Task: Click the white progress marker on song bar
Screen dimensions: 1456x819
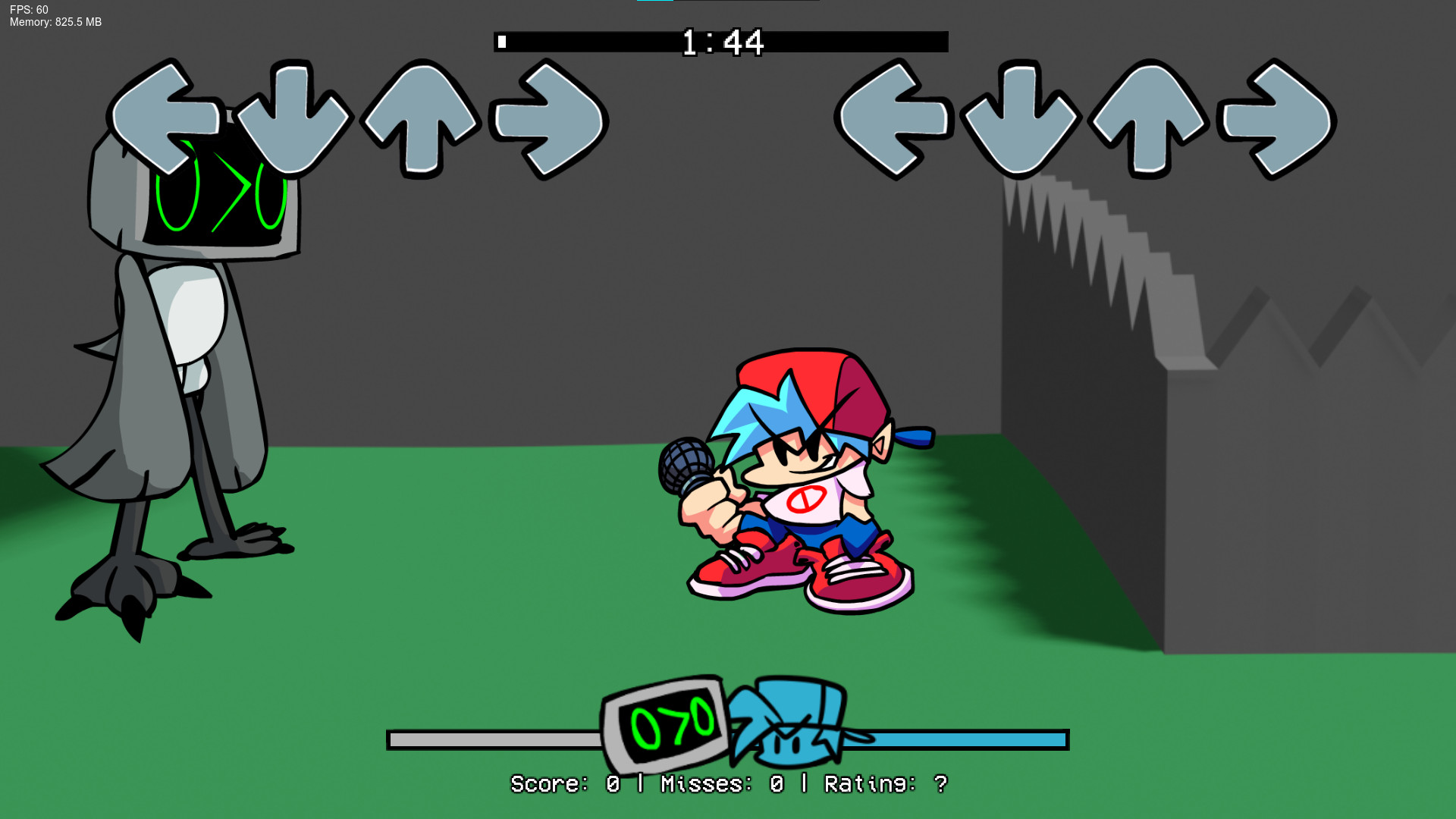Action: tap(502, 42)
